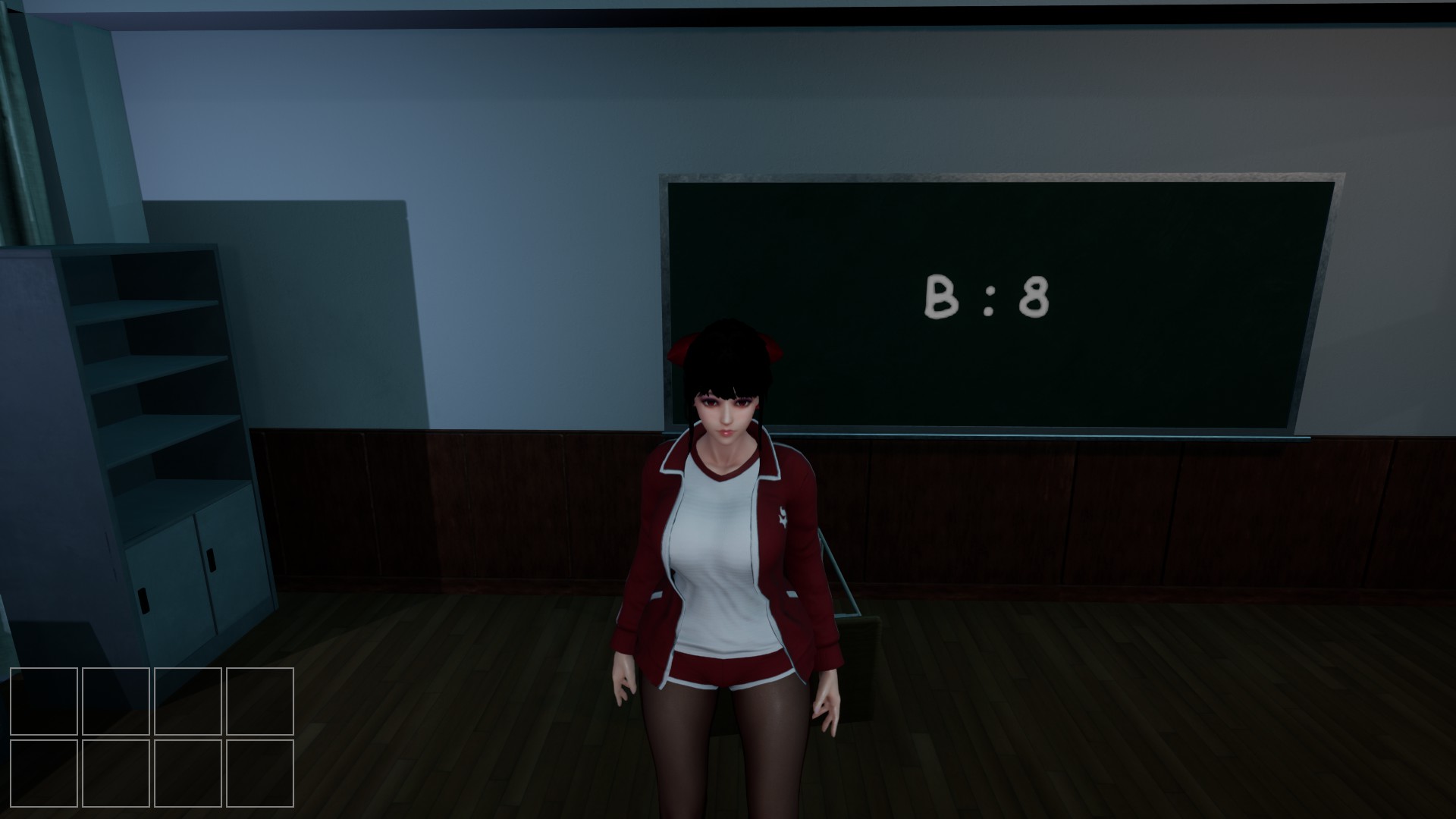The width and height of the screenshot is (1456, 819).
Task: Click the chalkboard's metal frame
Action: click(x=986, y=178)
